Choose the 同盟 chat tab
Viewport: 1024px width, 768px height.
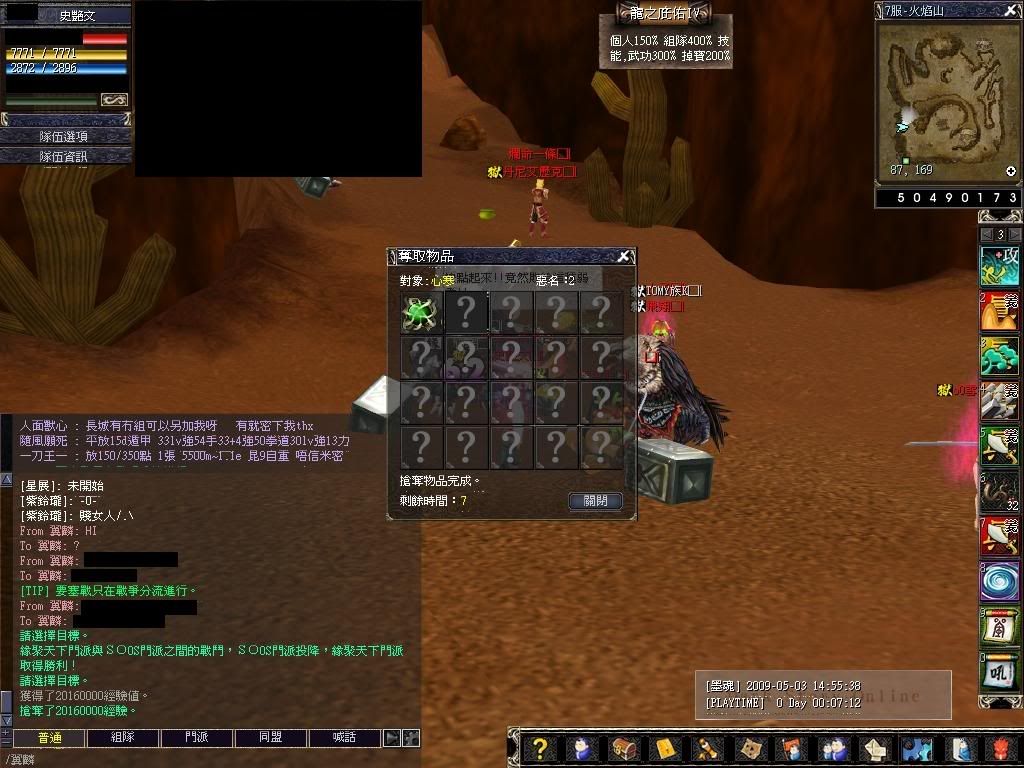click(270, 738)
